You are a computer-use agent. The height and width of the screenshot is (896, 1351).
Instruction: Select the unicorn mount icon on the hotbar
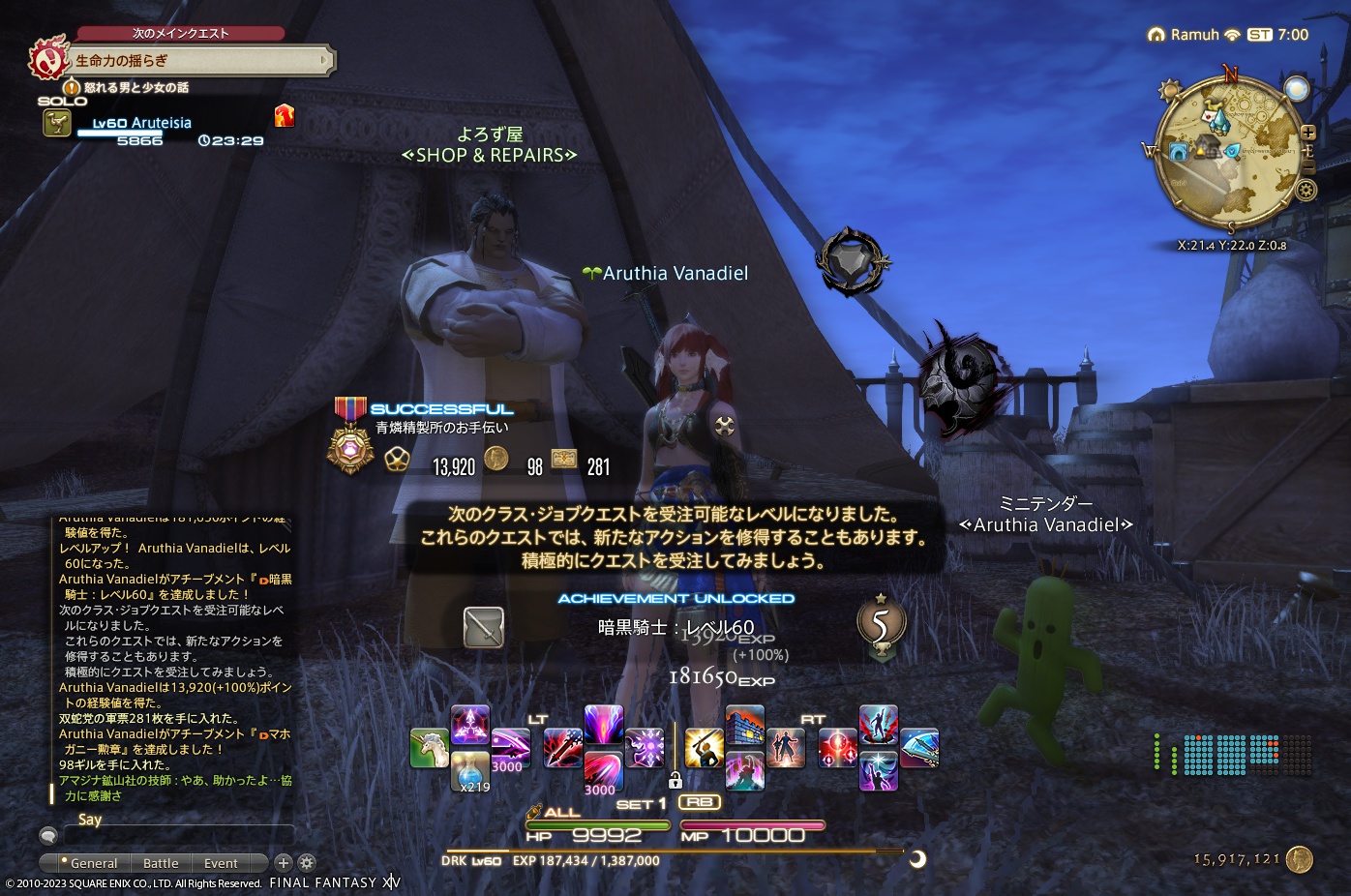pyautogui.click(x=430, y=747)
